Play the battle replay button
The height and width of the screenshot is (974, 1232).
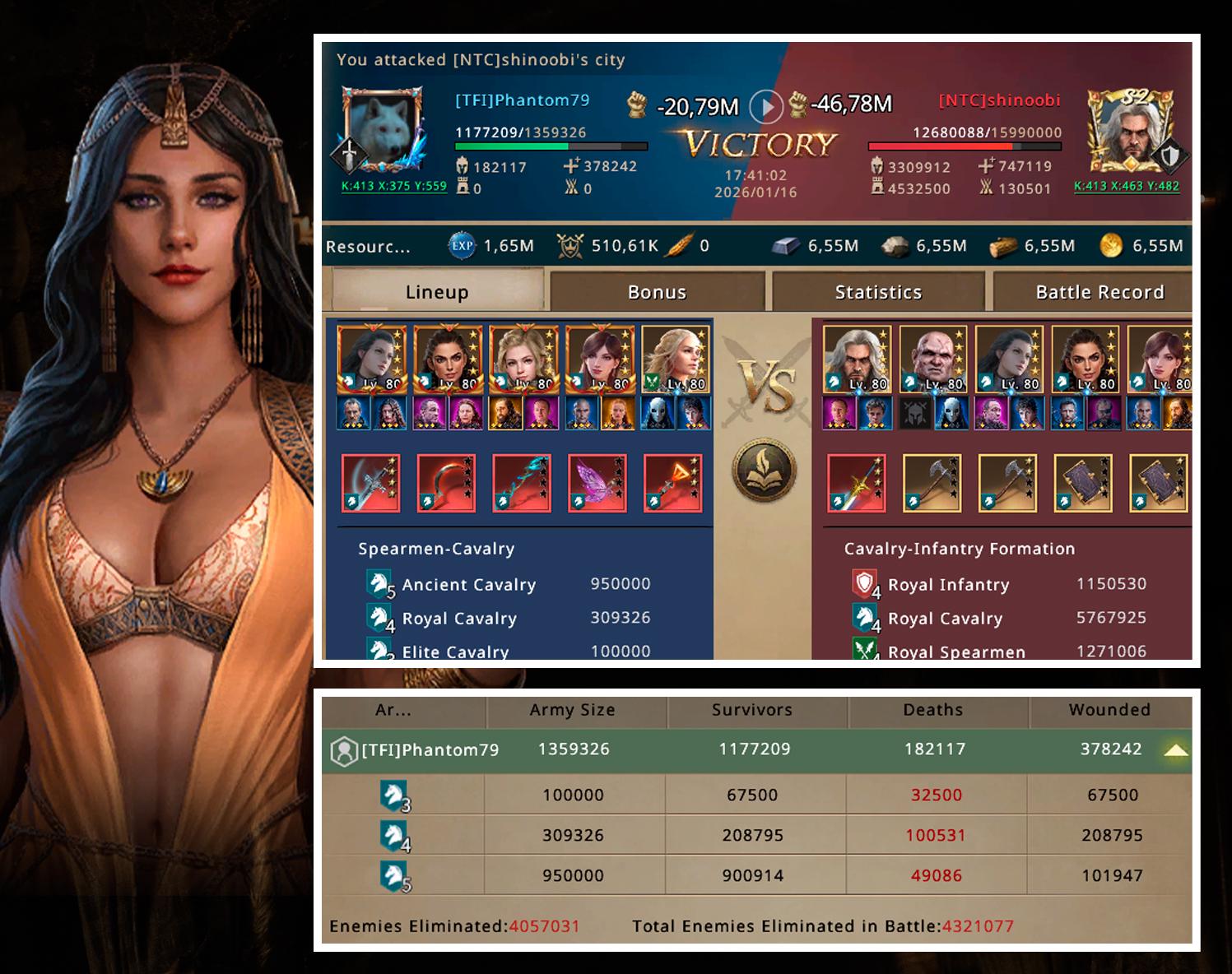pyautogui.click(x=766, y=106)
